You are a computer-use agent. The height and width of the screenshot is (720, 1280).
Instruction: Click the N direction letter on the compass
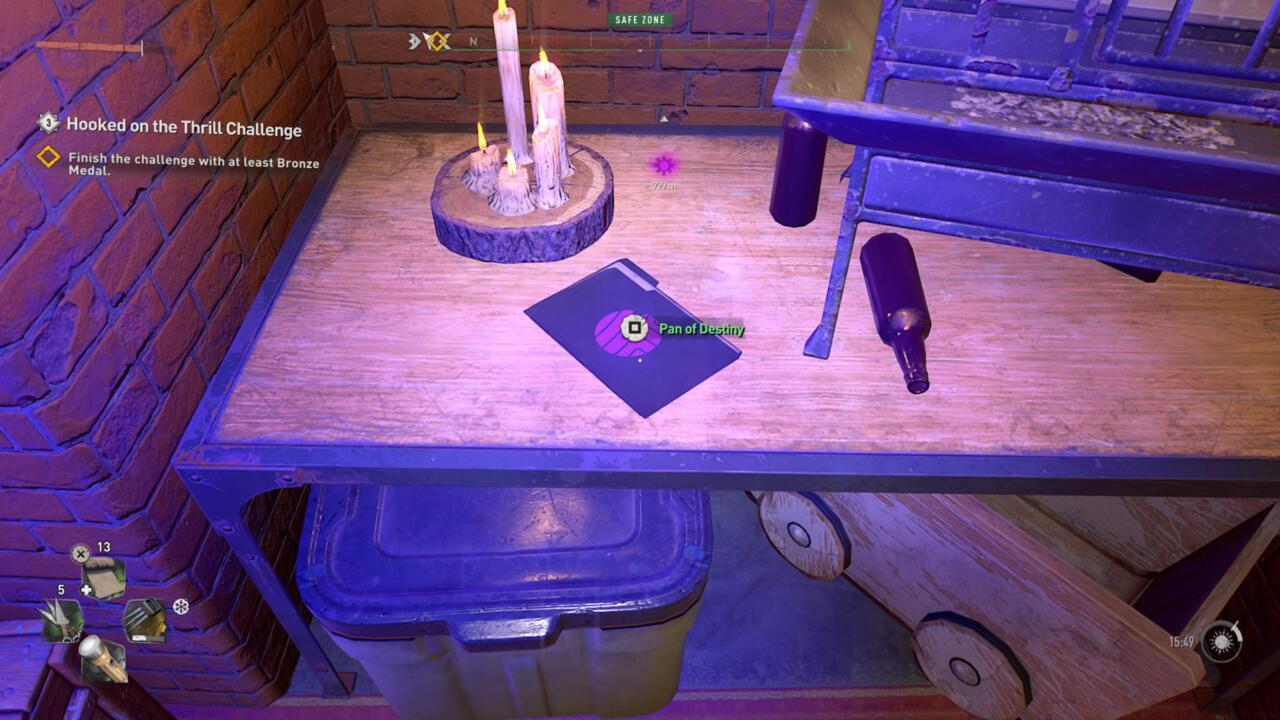tap(473, 41)
